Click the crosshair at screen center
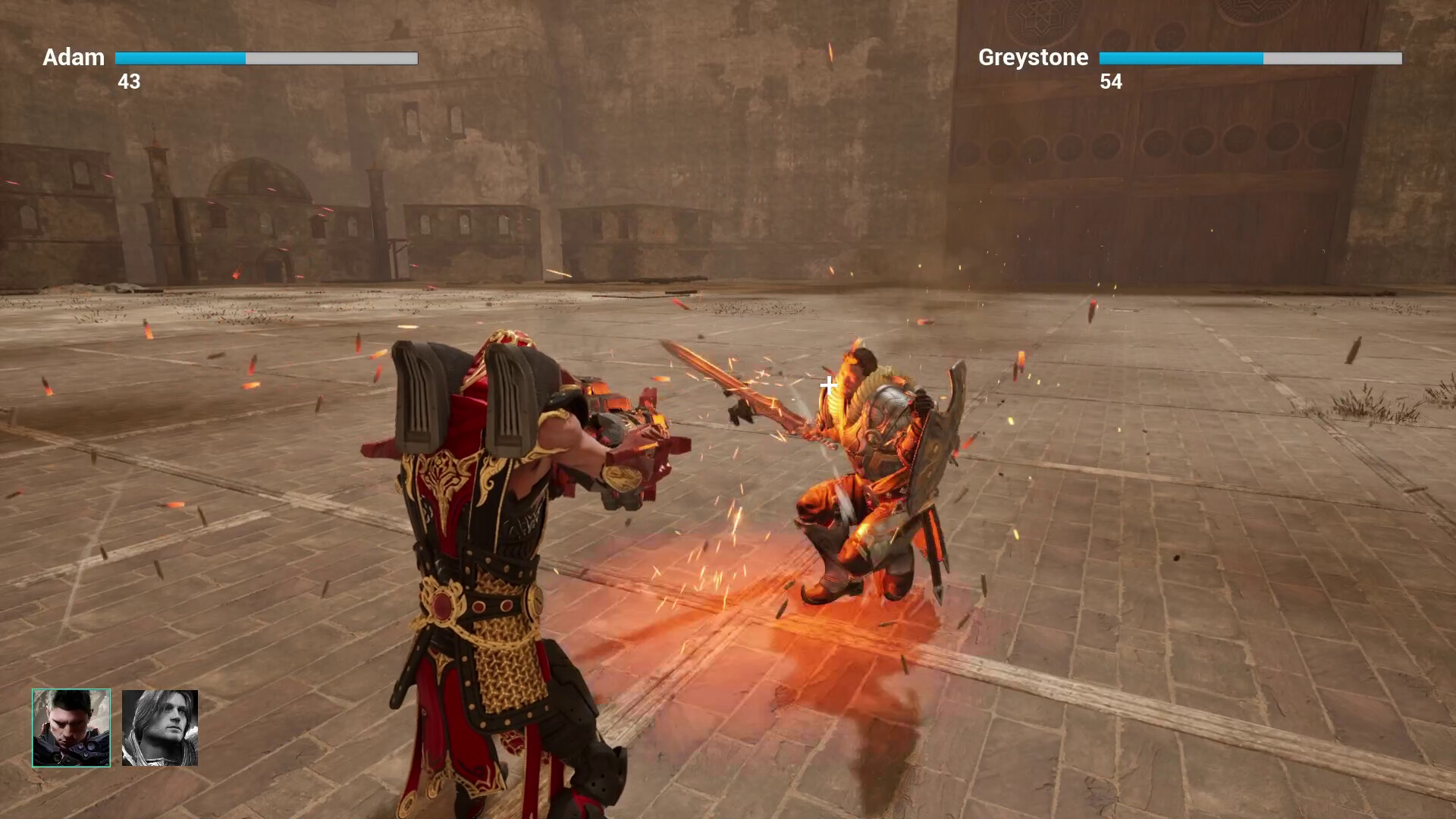Screen dimensions: 1456x819 pyautogui.click(x=827, y=384)
